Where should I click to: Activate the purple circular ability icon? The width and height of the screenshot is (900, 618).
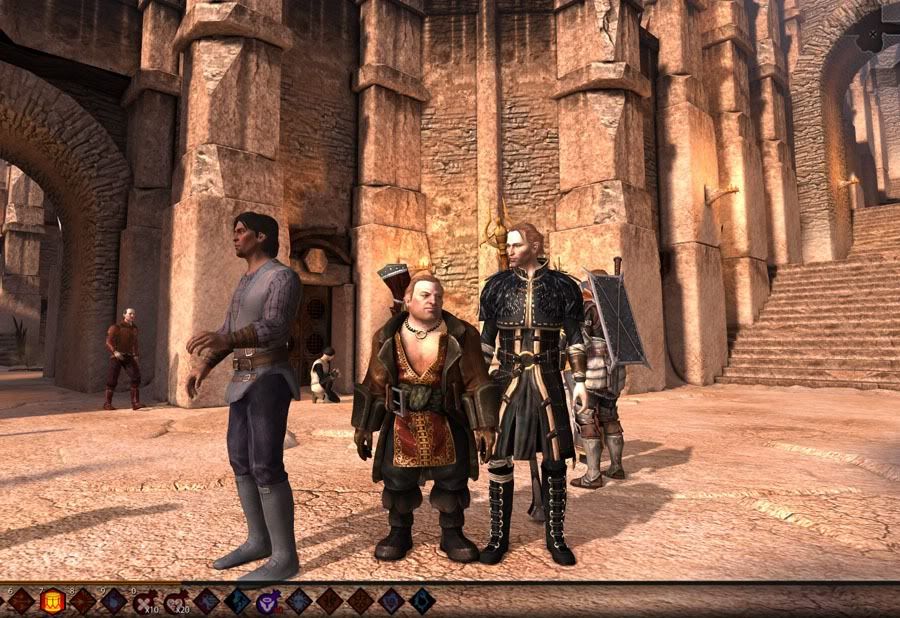tap(269, 601)
